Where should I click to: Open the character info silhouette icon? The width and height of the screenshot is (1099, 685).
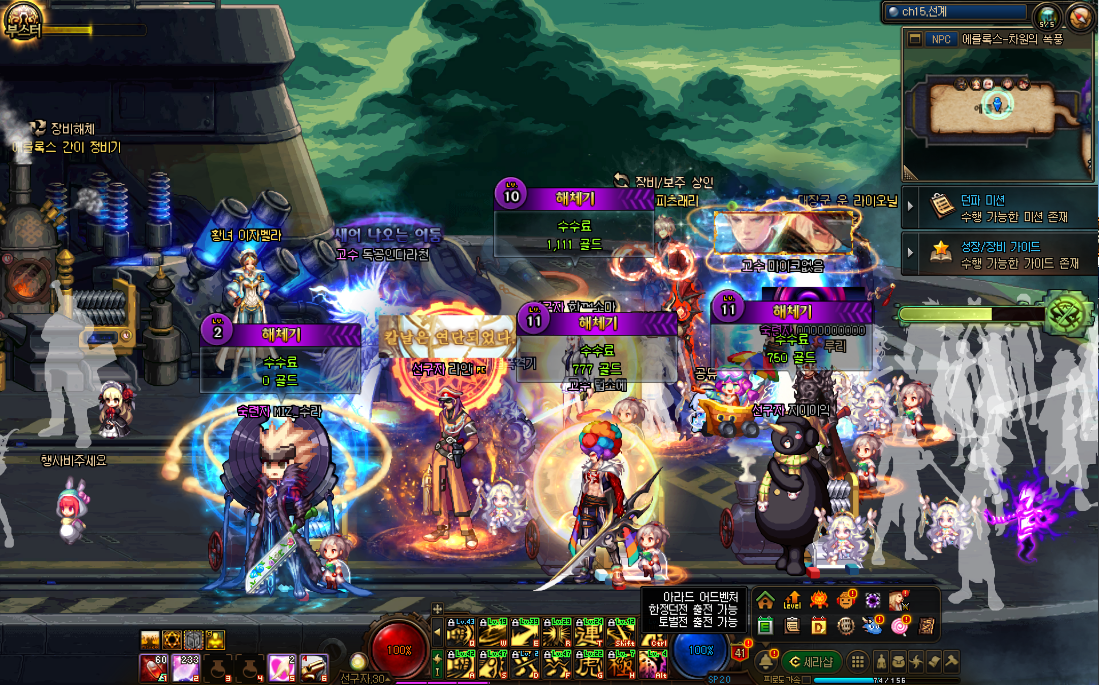[x=881, y=661]
